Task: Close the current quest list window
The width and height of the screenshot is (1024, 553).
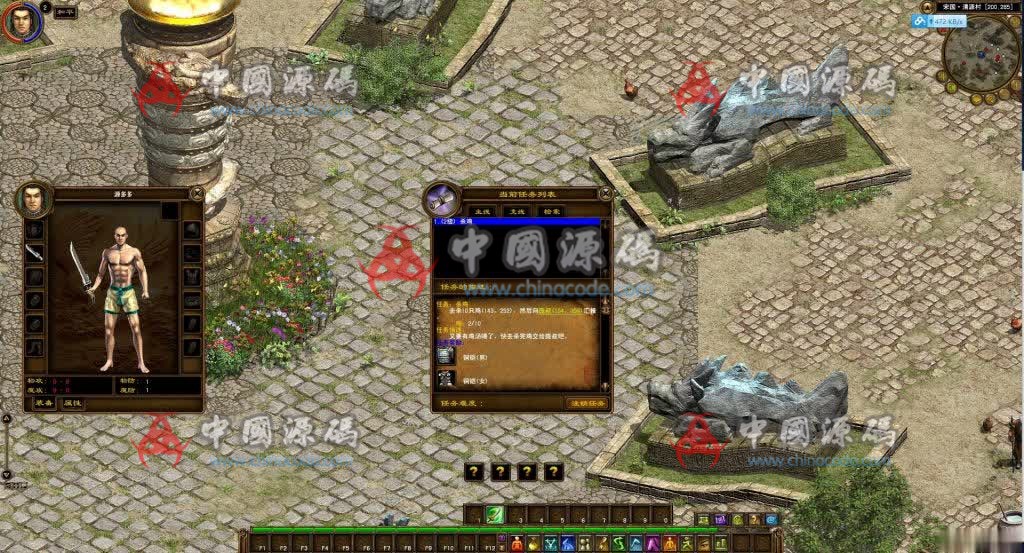Action: tap(605, 192)
